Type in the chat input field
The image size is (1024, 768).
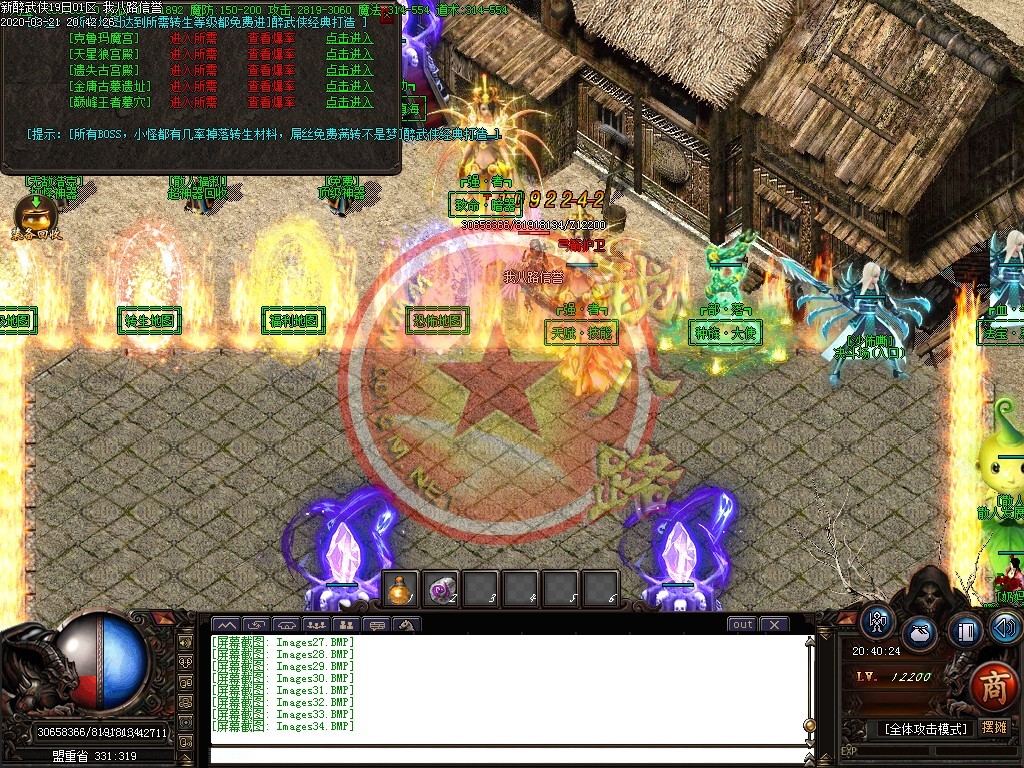pyautogui.click(x=508, y=753)
